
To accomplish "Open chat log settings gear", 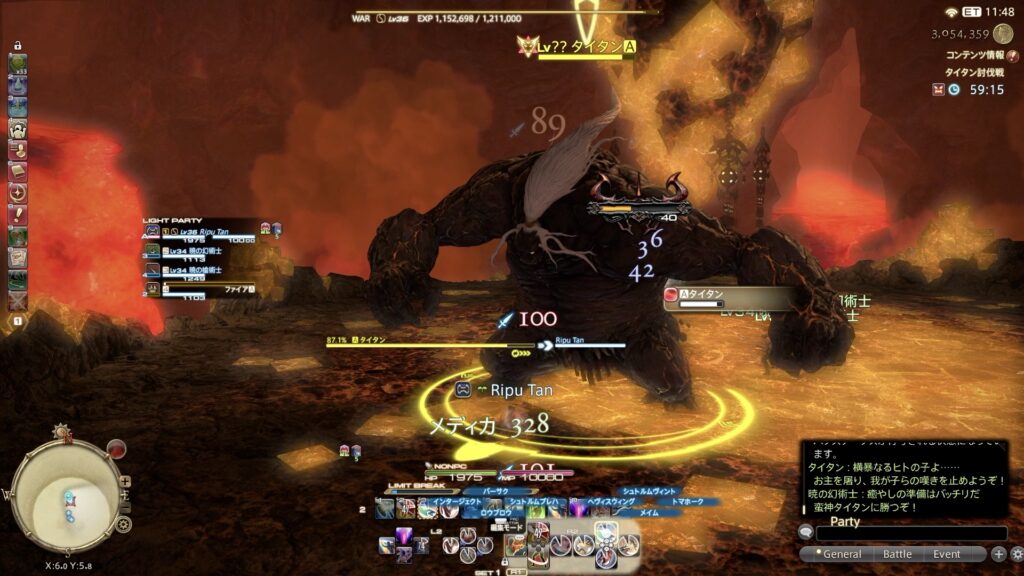I will pyautogui.click(x=1016, y=554).
